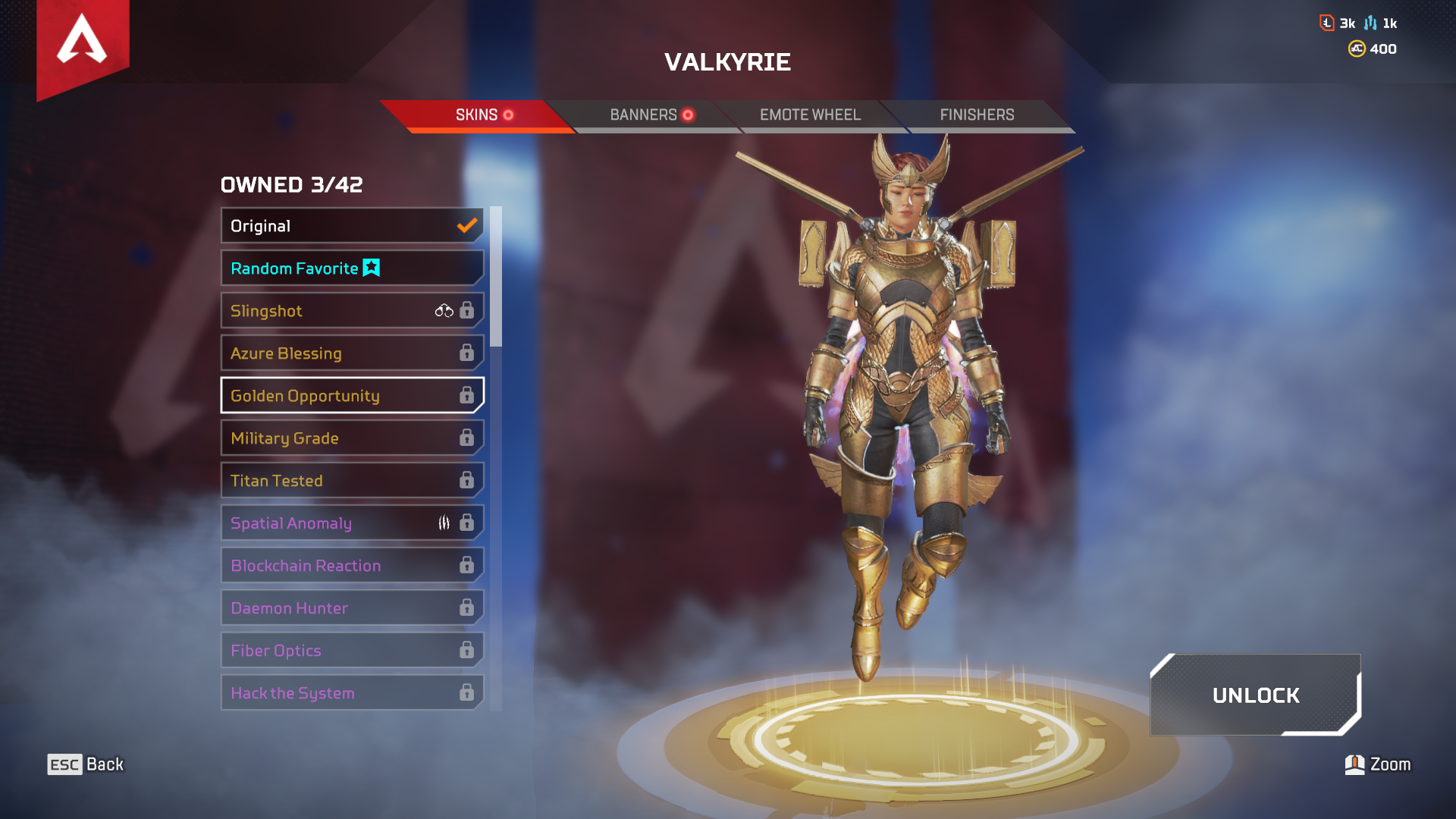
Task: Open the FINISHERS tab
Action: (x=977, y=115)
